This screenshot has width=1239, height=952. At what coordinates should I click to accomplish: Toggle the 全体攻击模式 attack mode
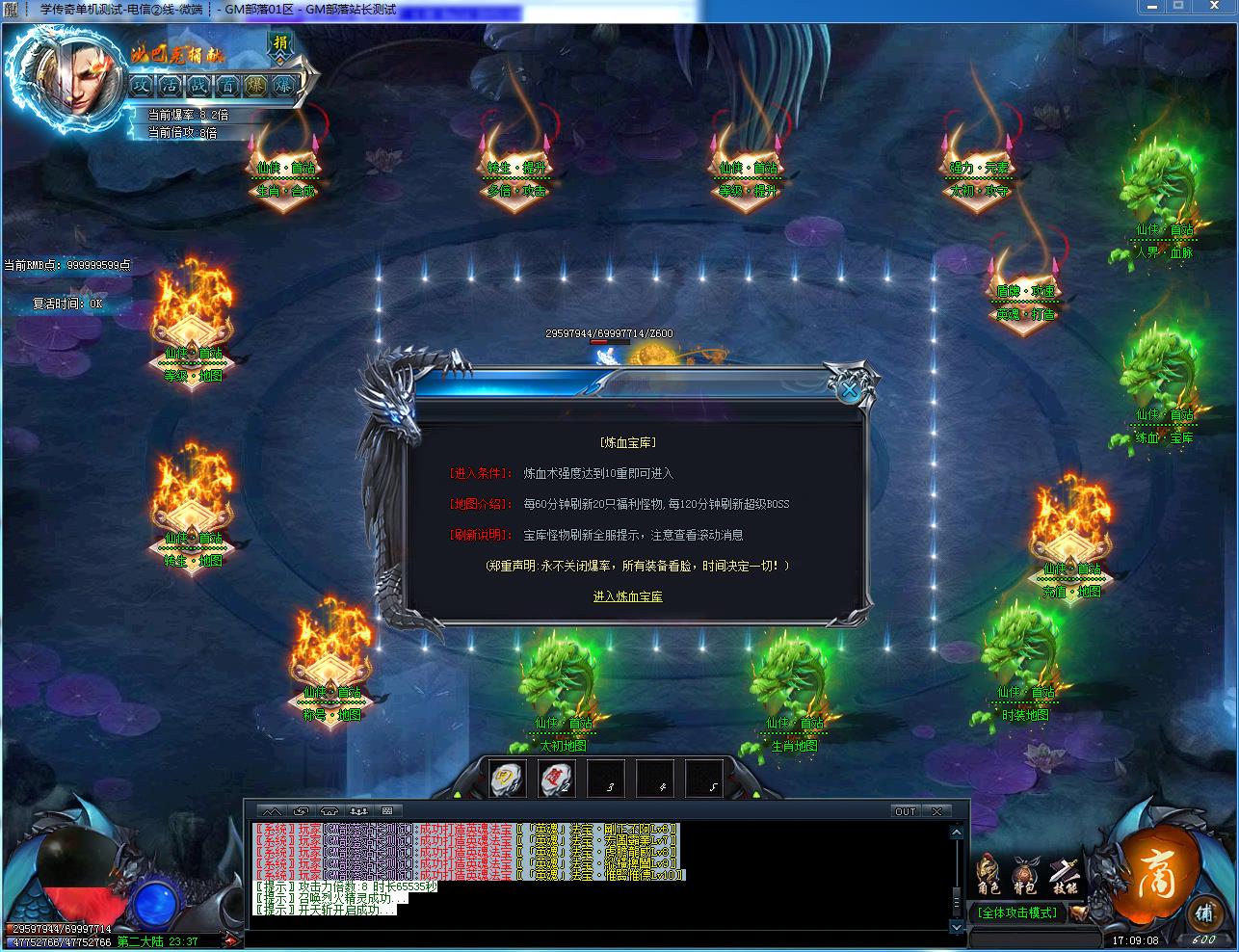click(1017, 912)
